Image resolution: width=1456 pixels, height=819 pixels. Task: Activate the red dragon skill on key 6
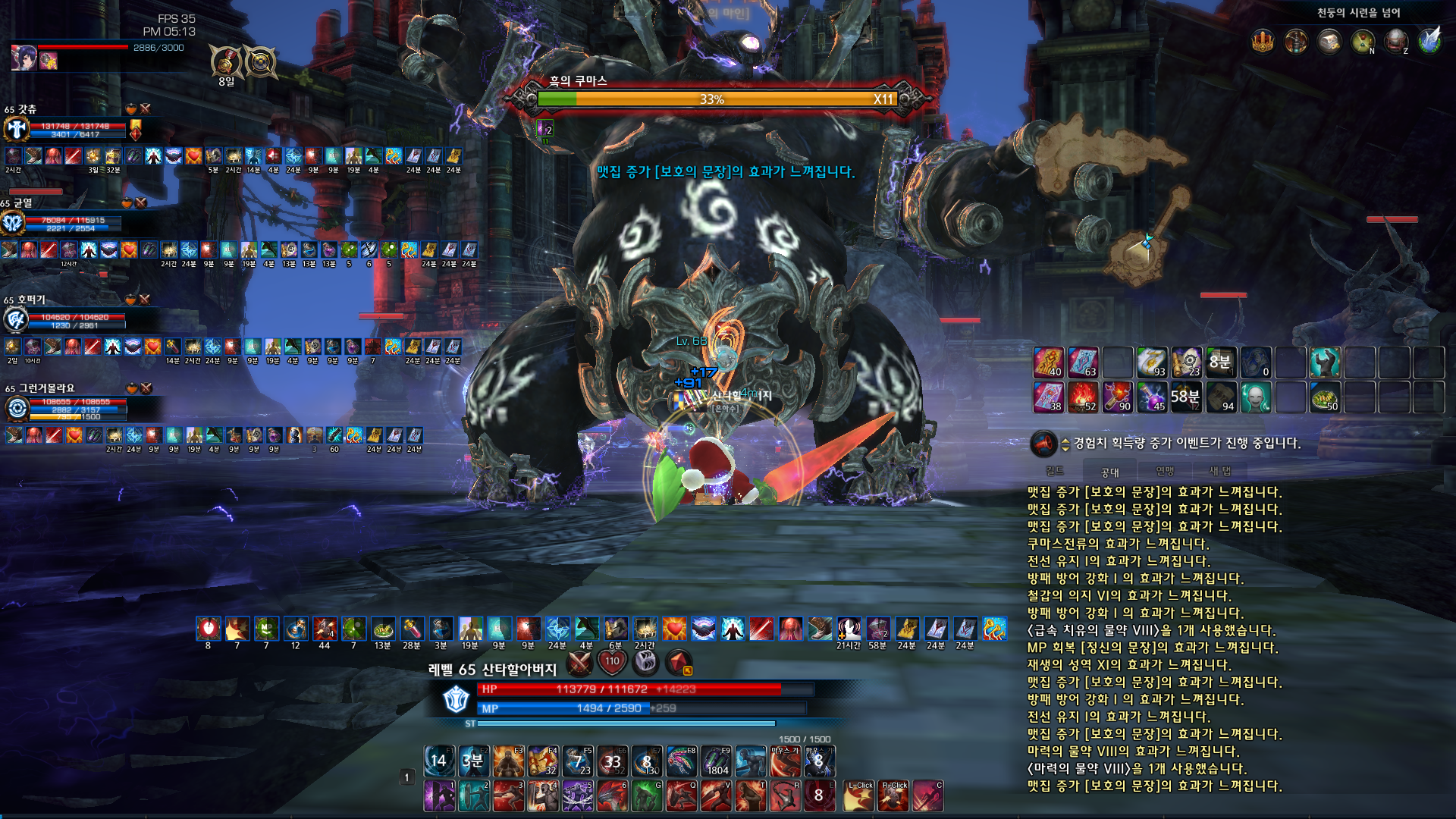pos(612,796)
